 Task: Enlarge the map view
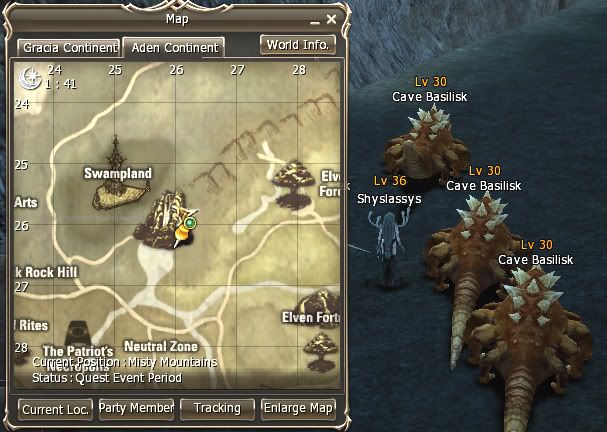pos(298,408)
